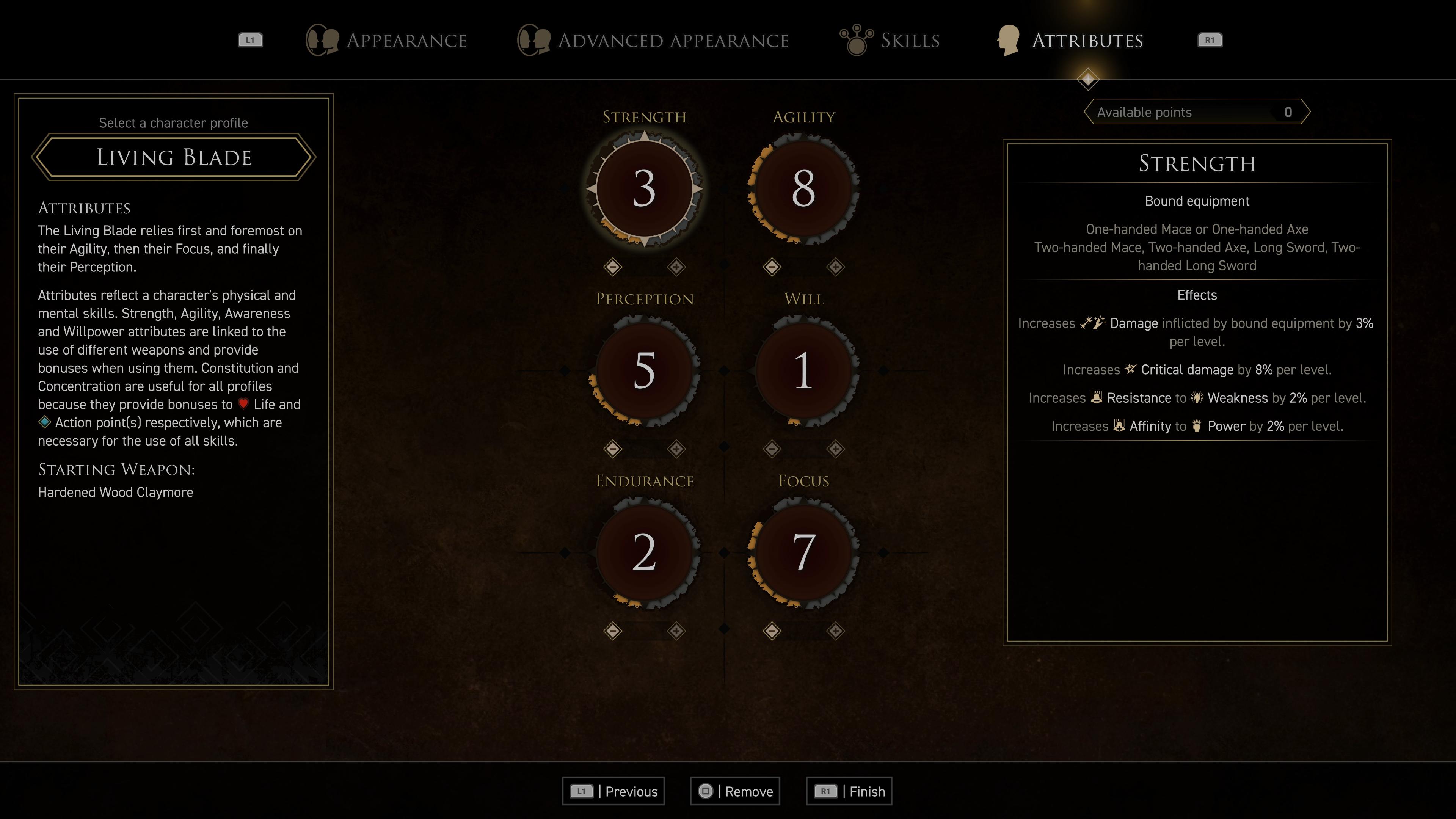Image resolution: width=1456 pixels, height=819 pixels.
Task: Change the Living Blade character profile
Action: pos(174,157)
